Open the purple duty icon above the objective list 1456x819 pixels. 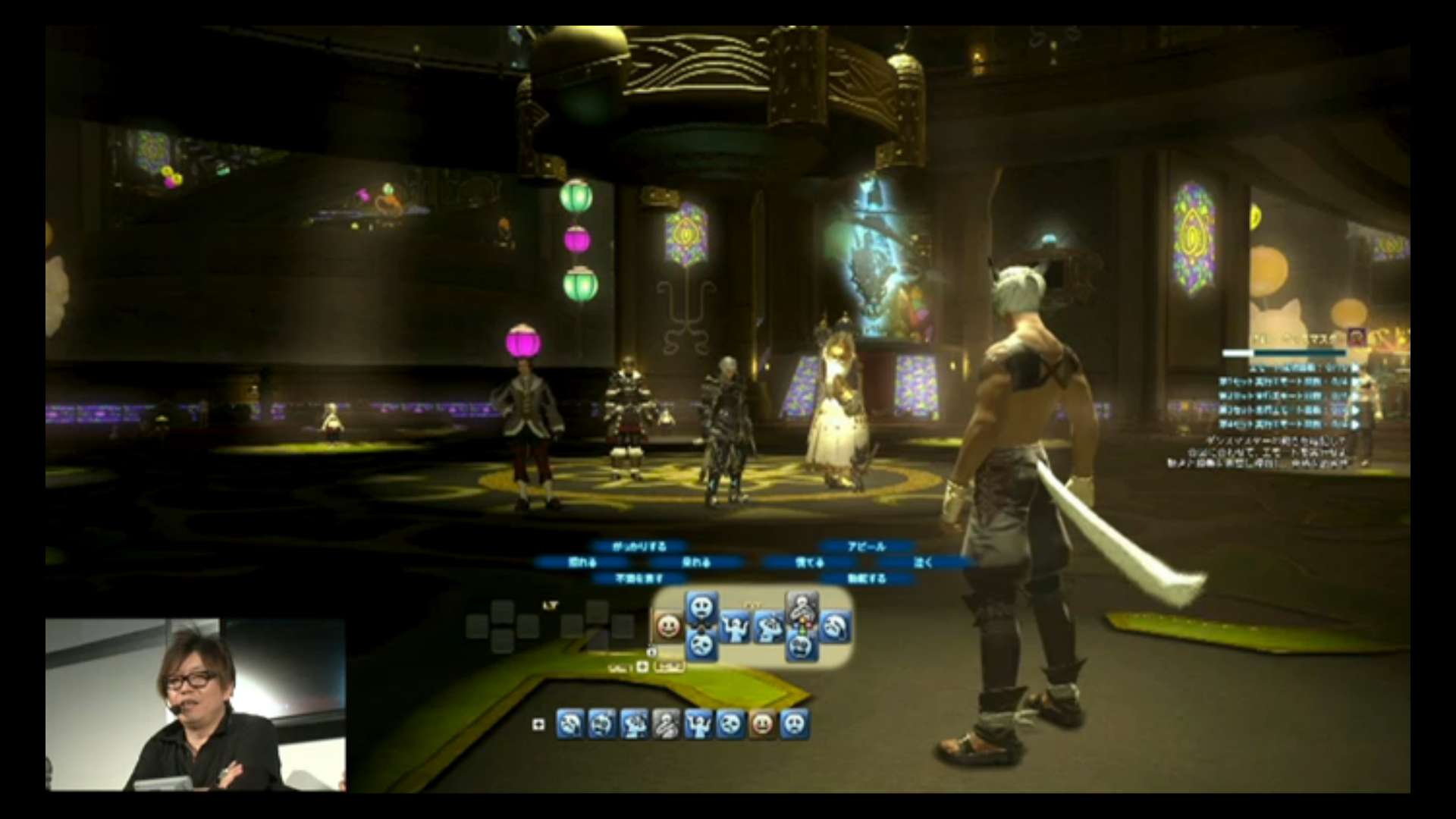(x=1357, y=337)
